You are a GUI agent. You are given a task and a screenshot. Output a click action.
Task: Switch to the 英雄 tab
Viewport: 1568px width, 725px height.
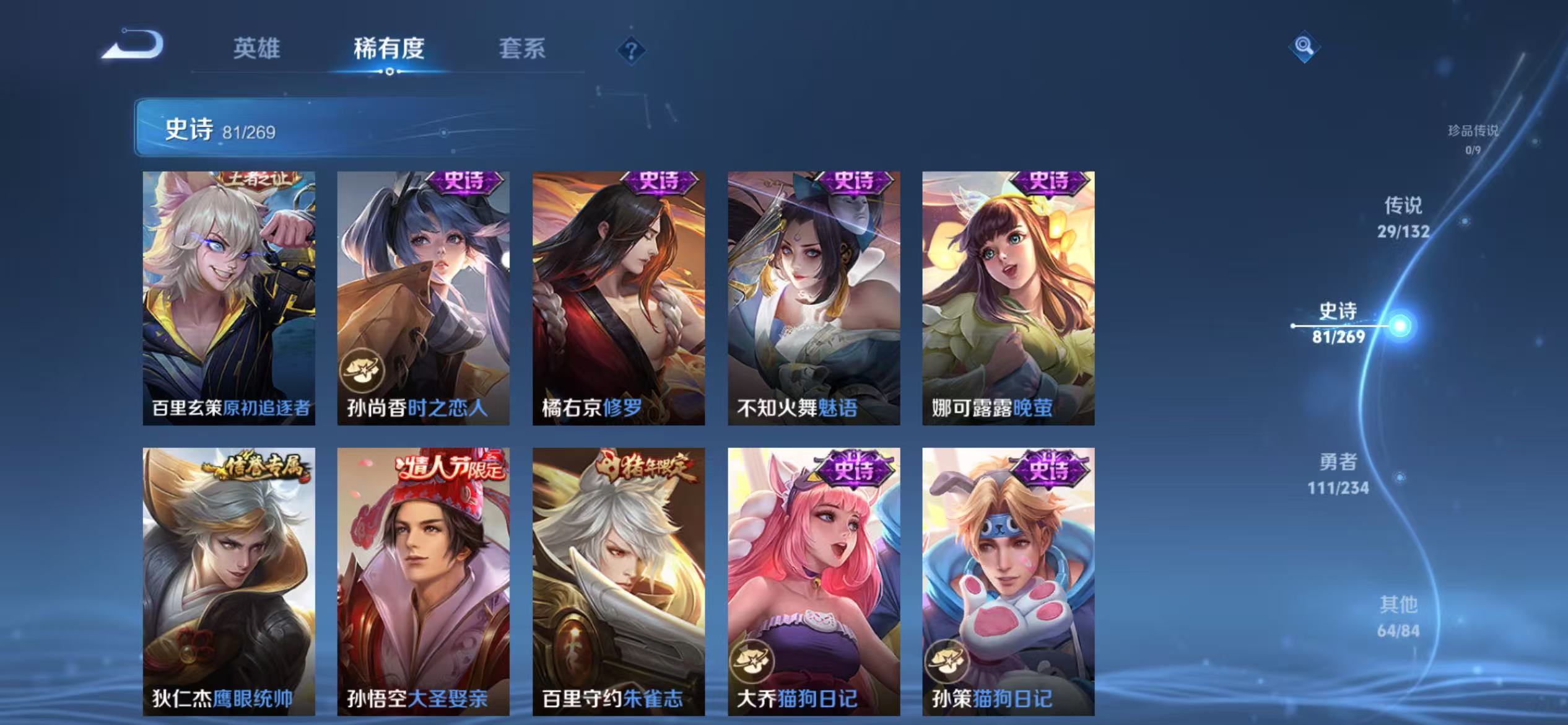pyautogui.click(x=257, y=50)
